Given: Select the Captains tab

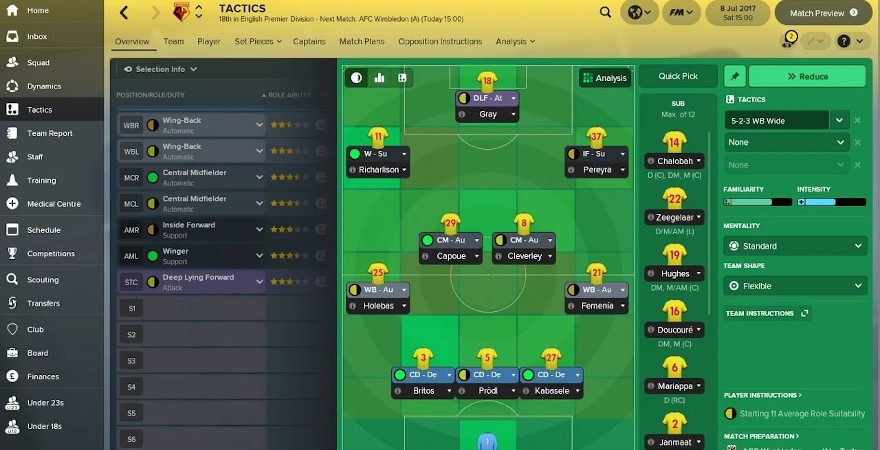Looking at the screenshot, I should [x=310, y=42].
